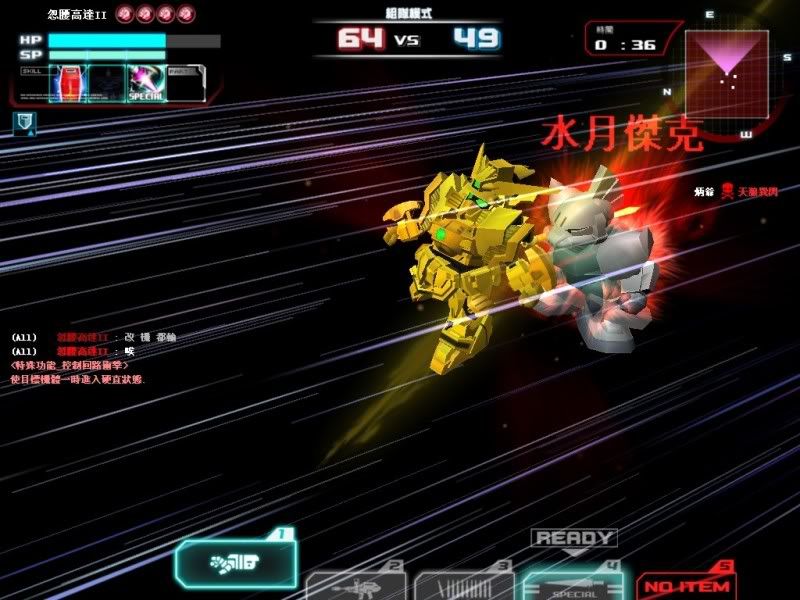800x600 pixels.
Task: Click the shield icon below the skill panel
Action: [25, 122]
